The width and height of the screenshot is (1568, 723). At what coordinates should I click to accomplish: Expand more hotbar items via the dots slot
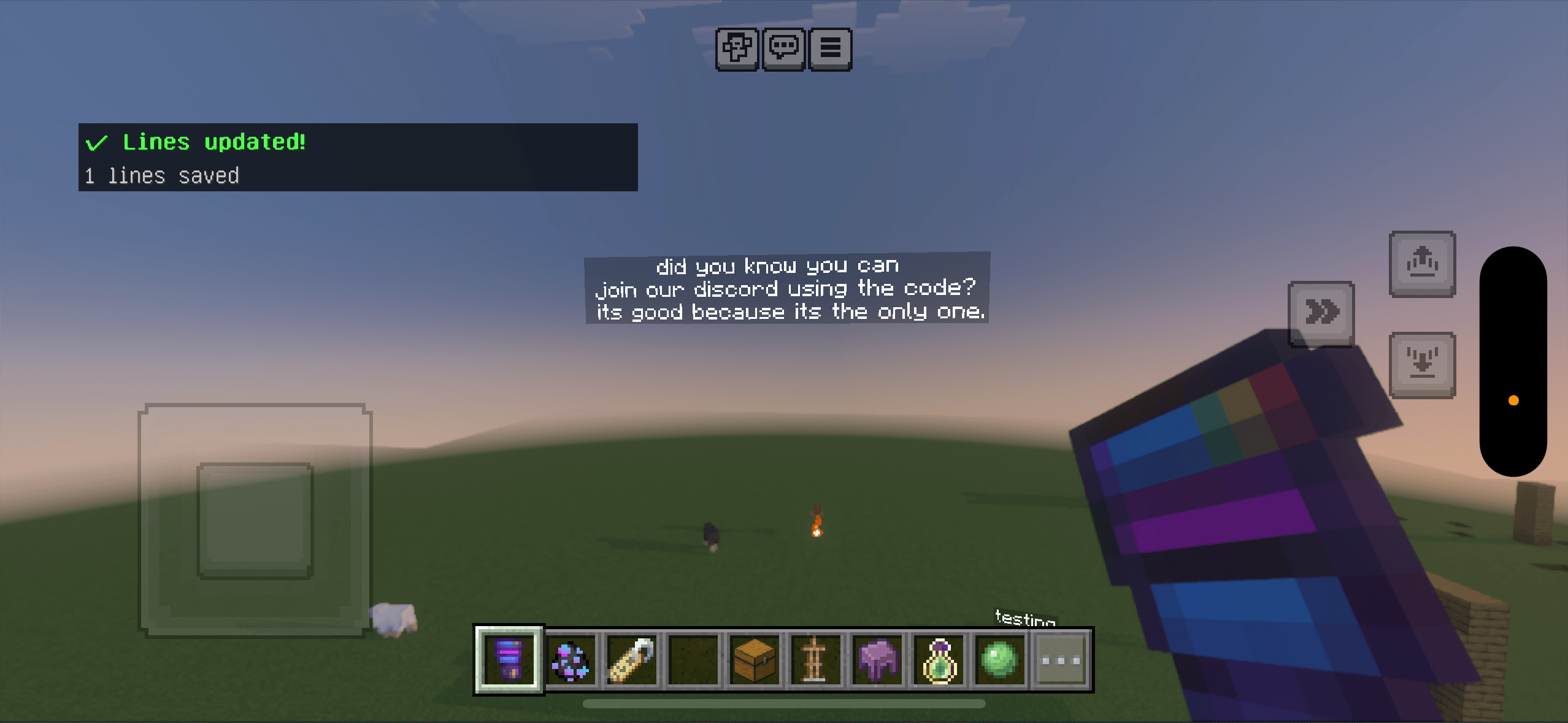pos(1061,660)
